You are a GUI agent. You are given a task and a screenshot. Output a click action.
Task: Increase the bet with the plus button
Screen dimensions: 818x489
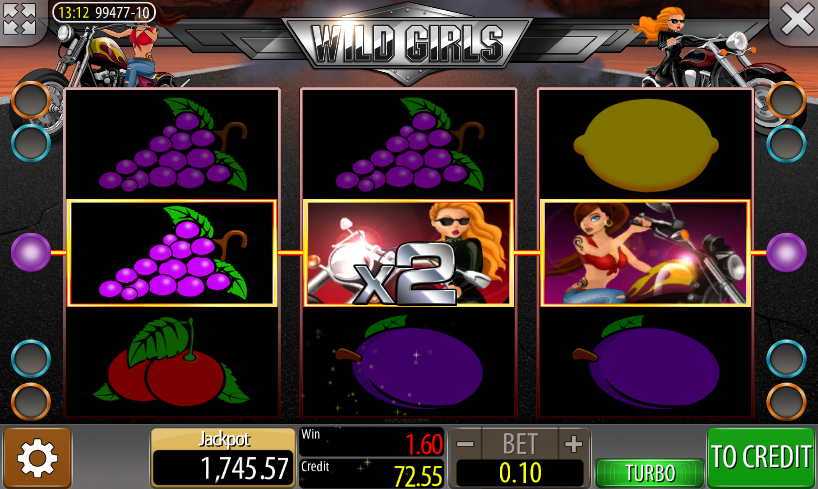click(572, 443)
